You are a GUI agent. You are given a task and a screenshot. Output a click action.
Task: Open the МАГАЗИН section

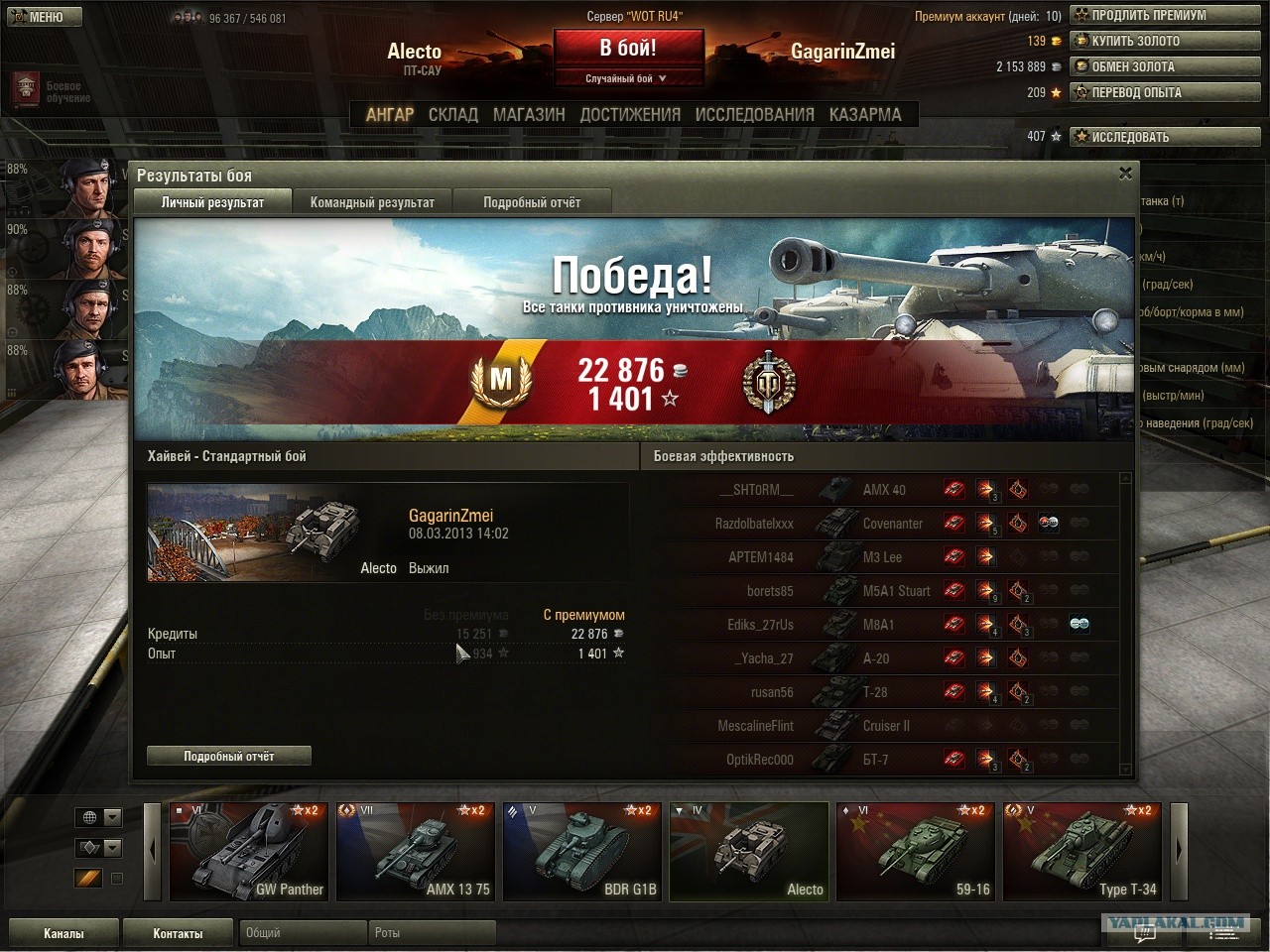[529, 114]
